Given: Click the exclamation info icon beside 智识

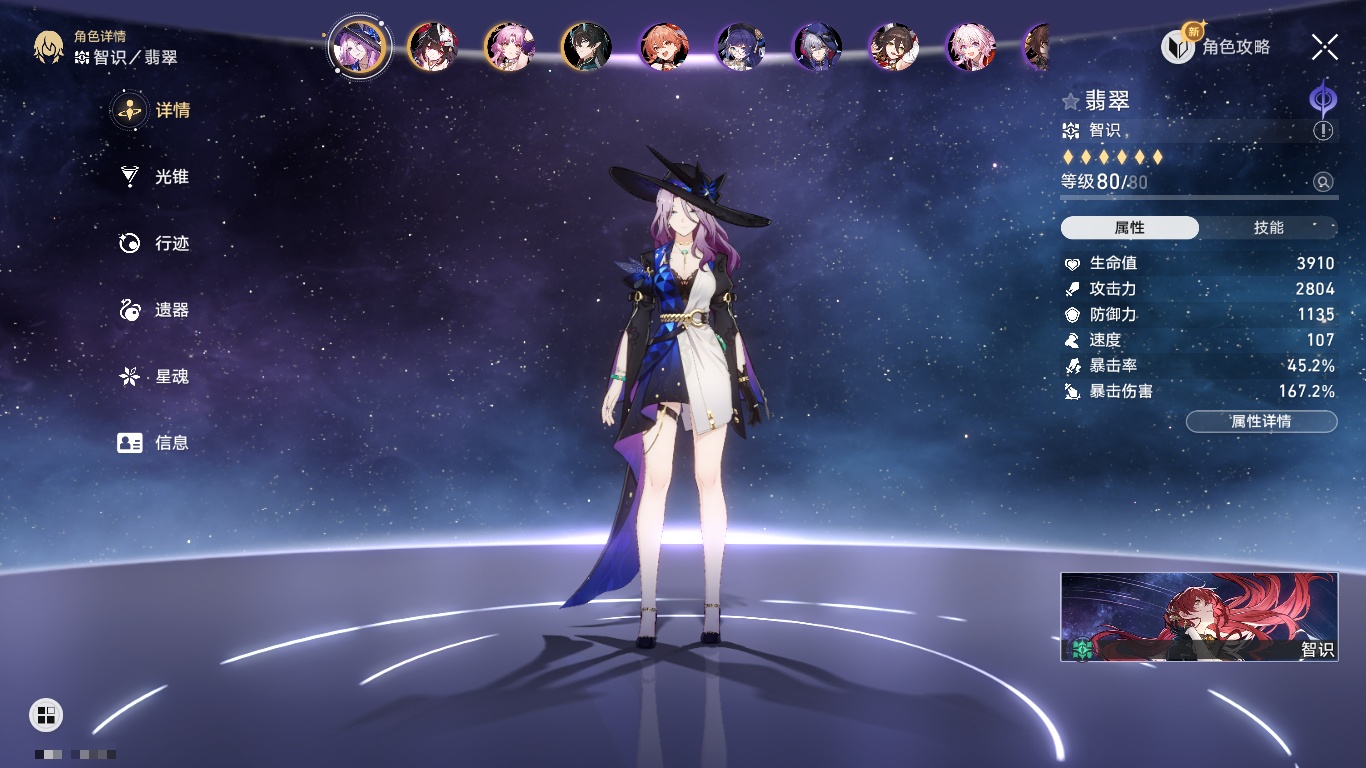Looking at the screenshot, I should coord(1323,131).
